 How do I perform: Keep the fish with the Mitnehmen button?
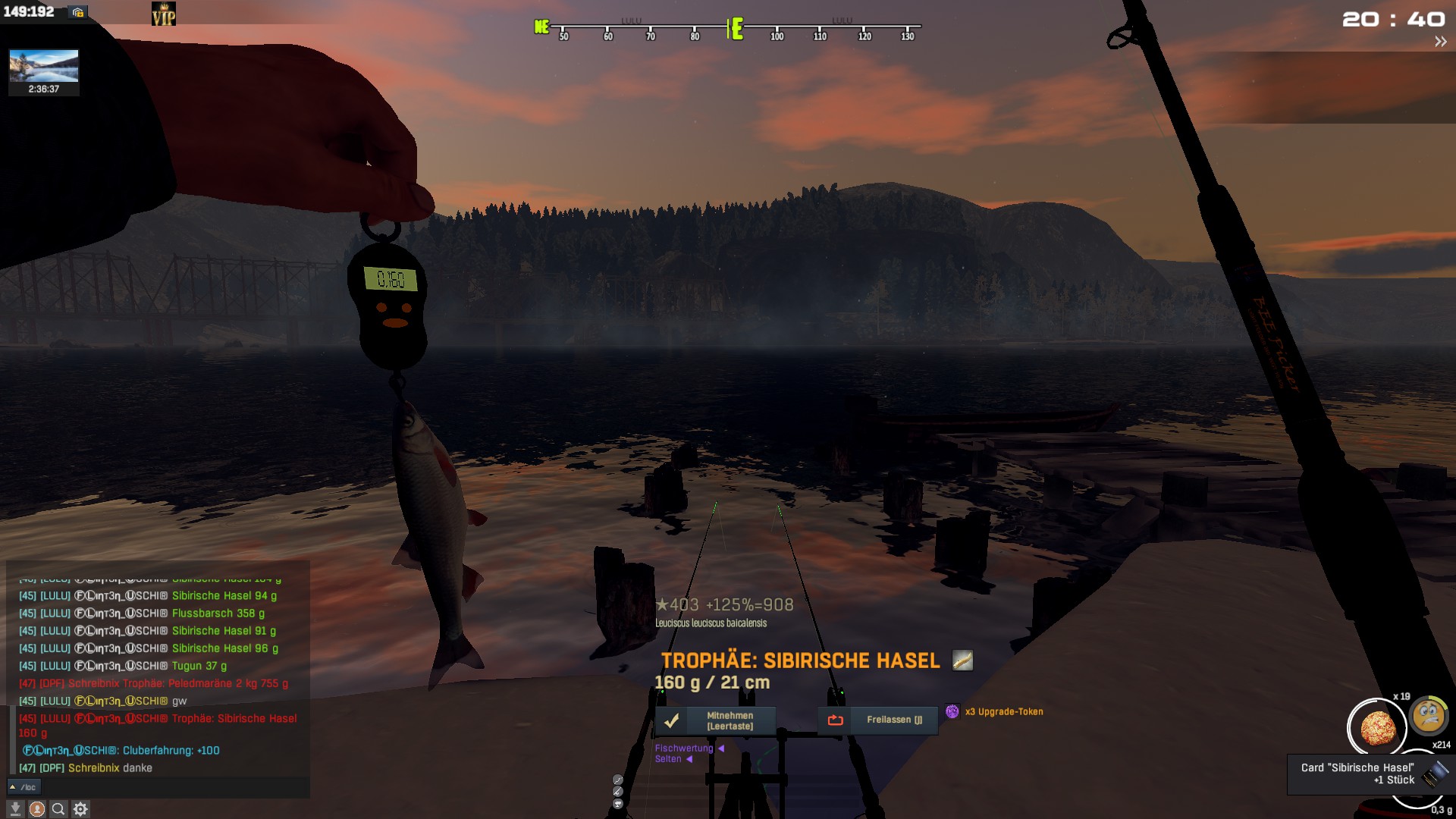(x=715, y=720)
